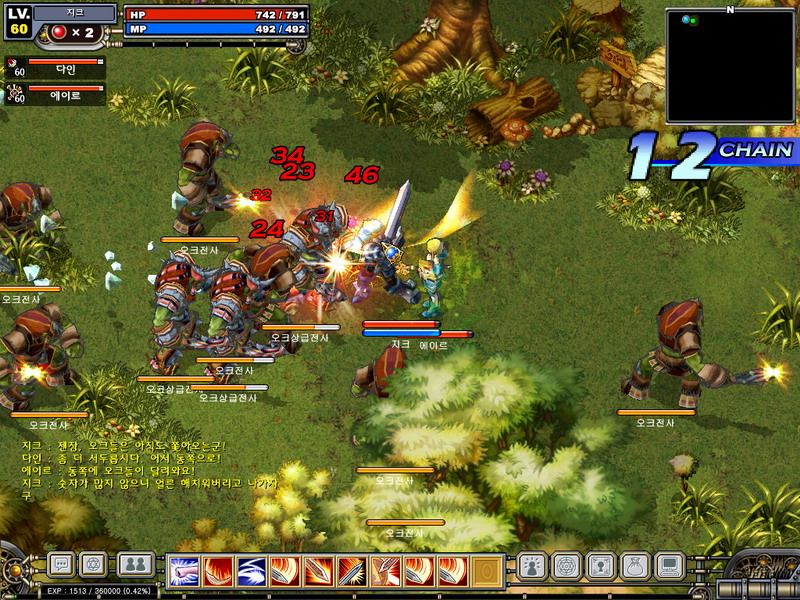Screen dimensions: 800x600
Task: Trigger the blue claw swipe skill
Action: coord(251,571)
